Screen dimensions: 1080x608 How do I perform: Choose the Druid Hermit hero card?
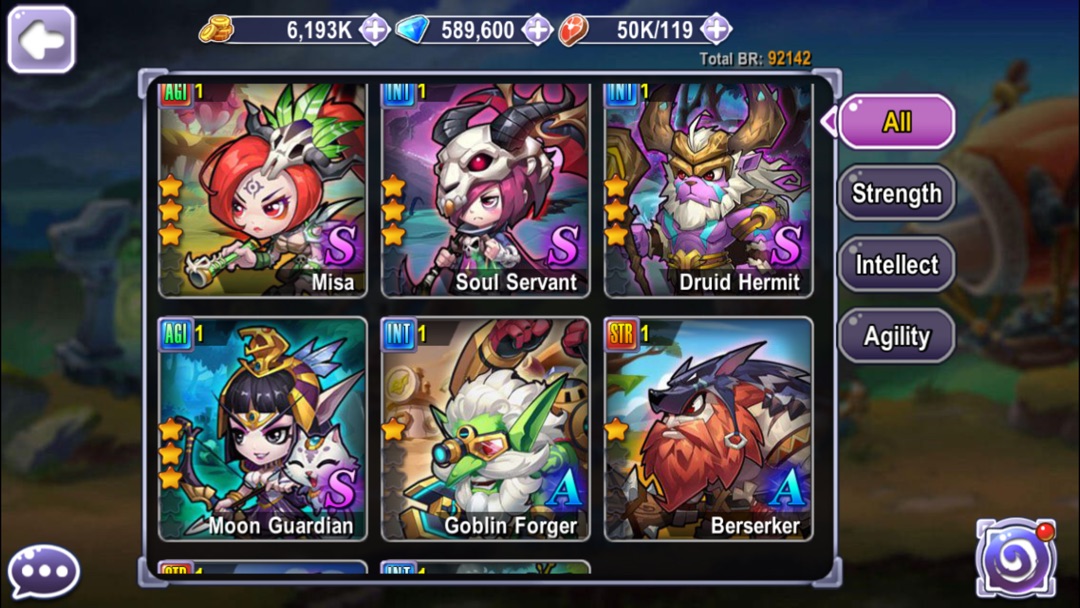[x=708, y=190]
